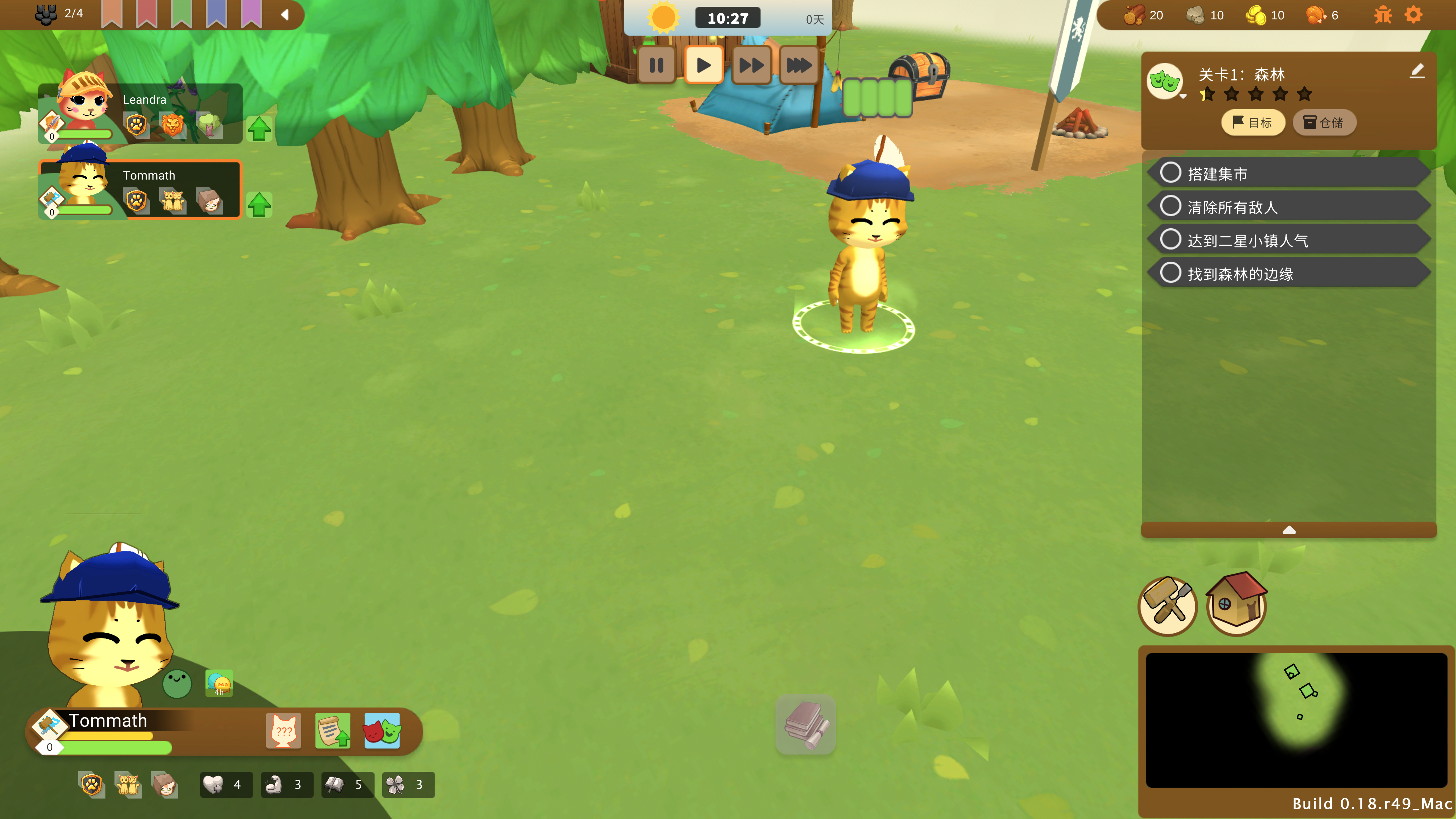
Task: Collapse the party bar with left arrow
Action: coord(285,15)
